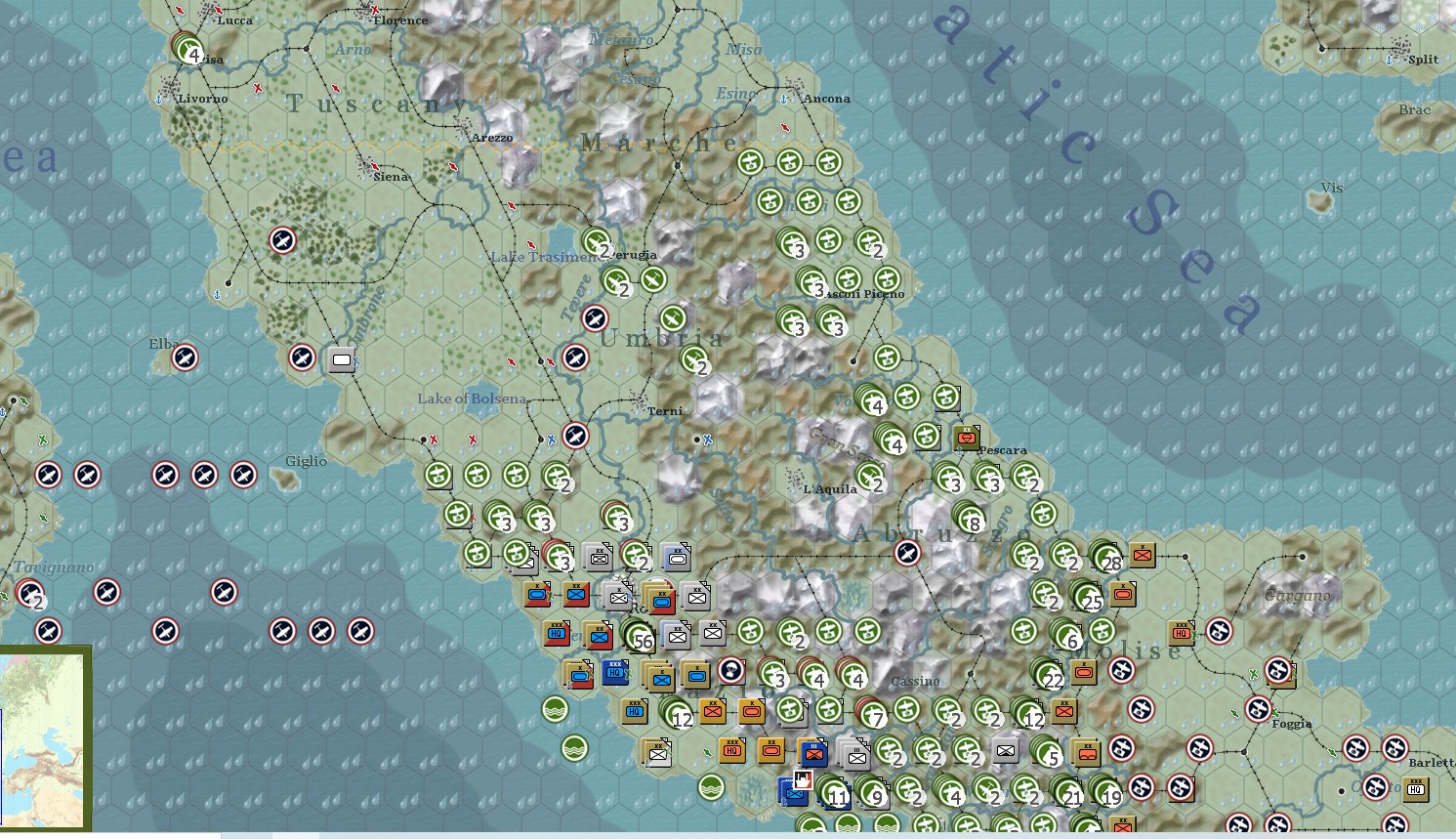Viewport: 1456px width, 839px height.
Task: Click the port anchor symbol at Ancona
Action: pos(784,99)
